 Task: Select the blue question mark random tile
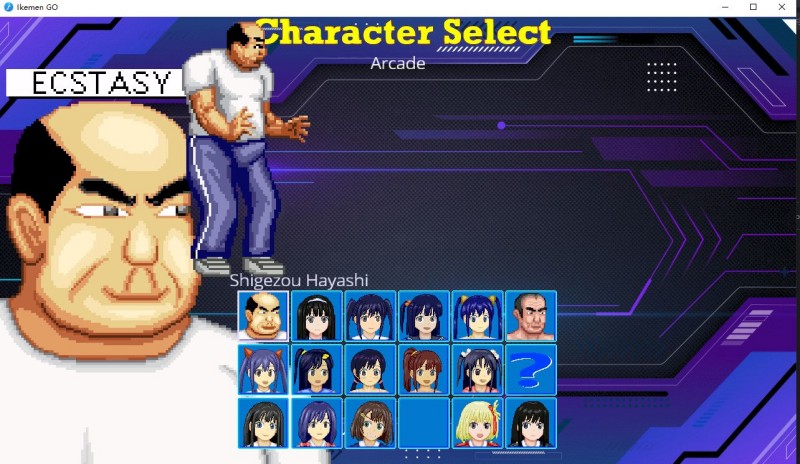pos(530,369)
